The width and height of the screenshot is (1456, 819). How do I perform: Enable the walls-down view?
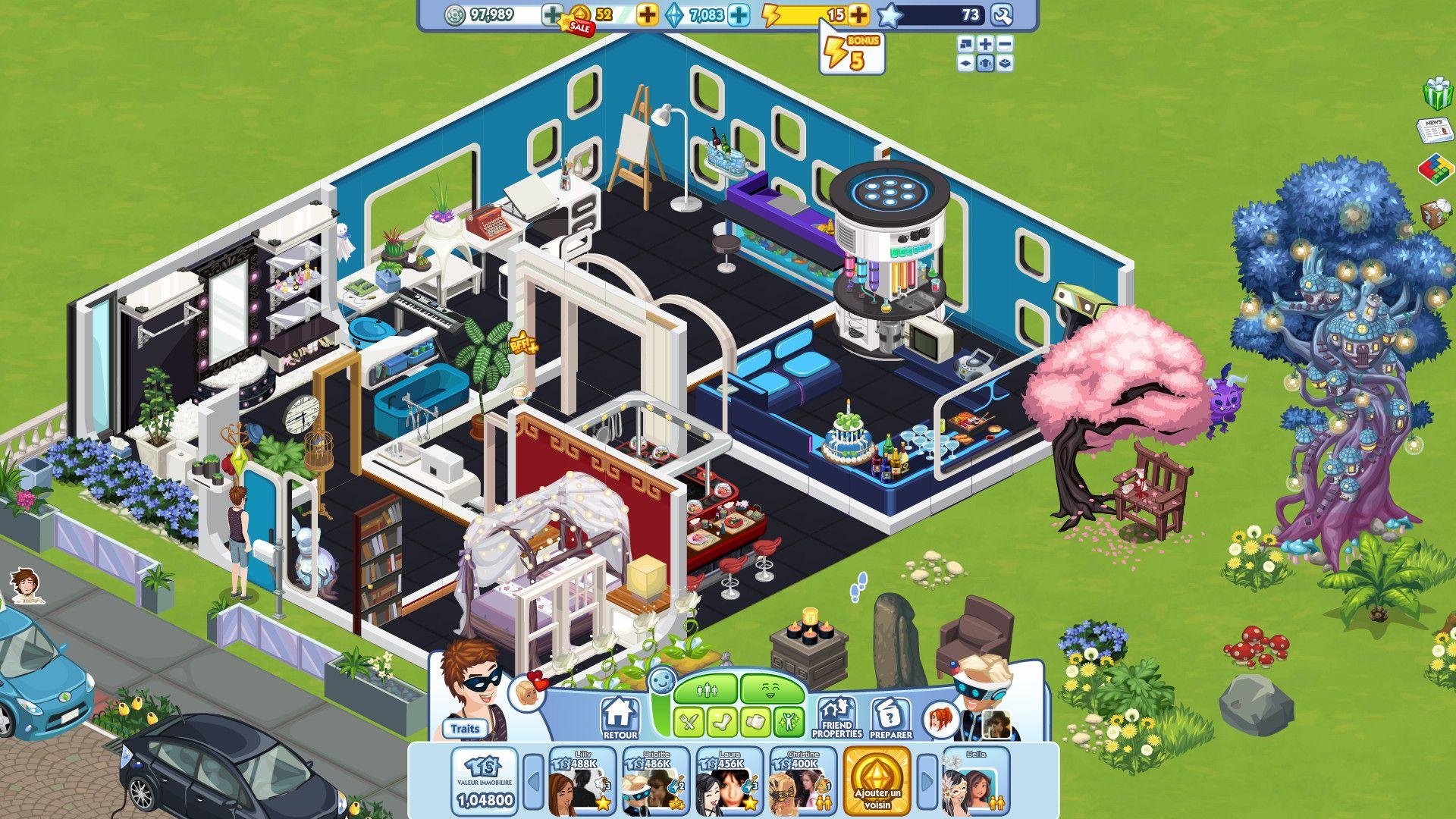pos(965,64)
